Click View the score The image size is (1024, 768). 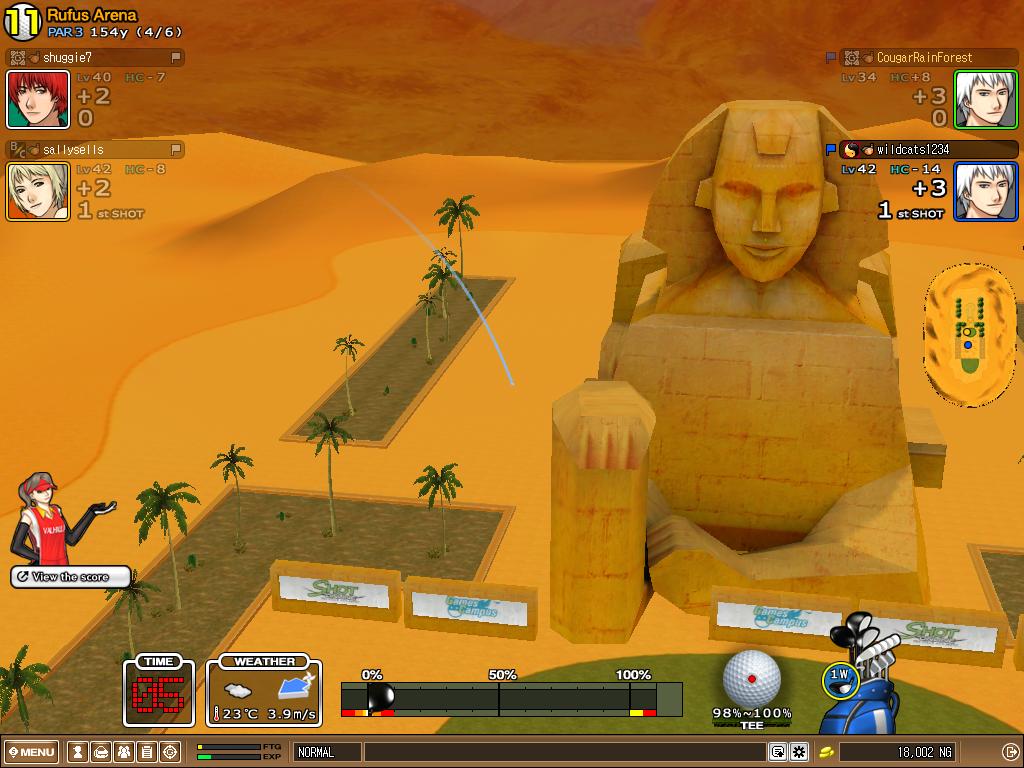pyautogui.click(x=70, y=577)
